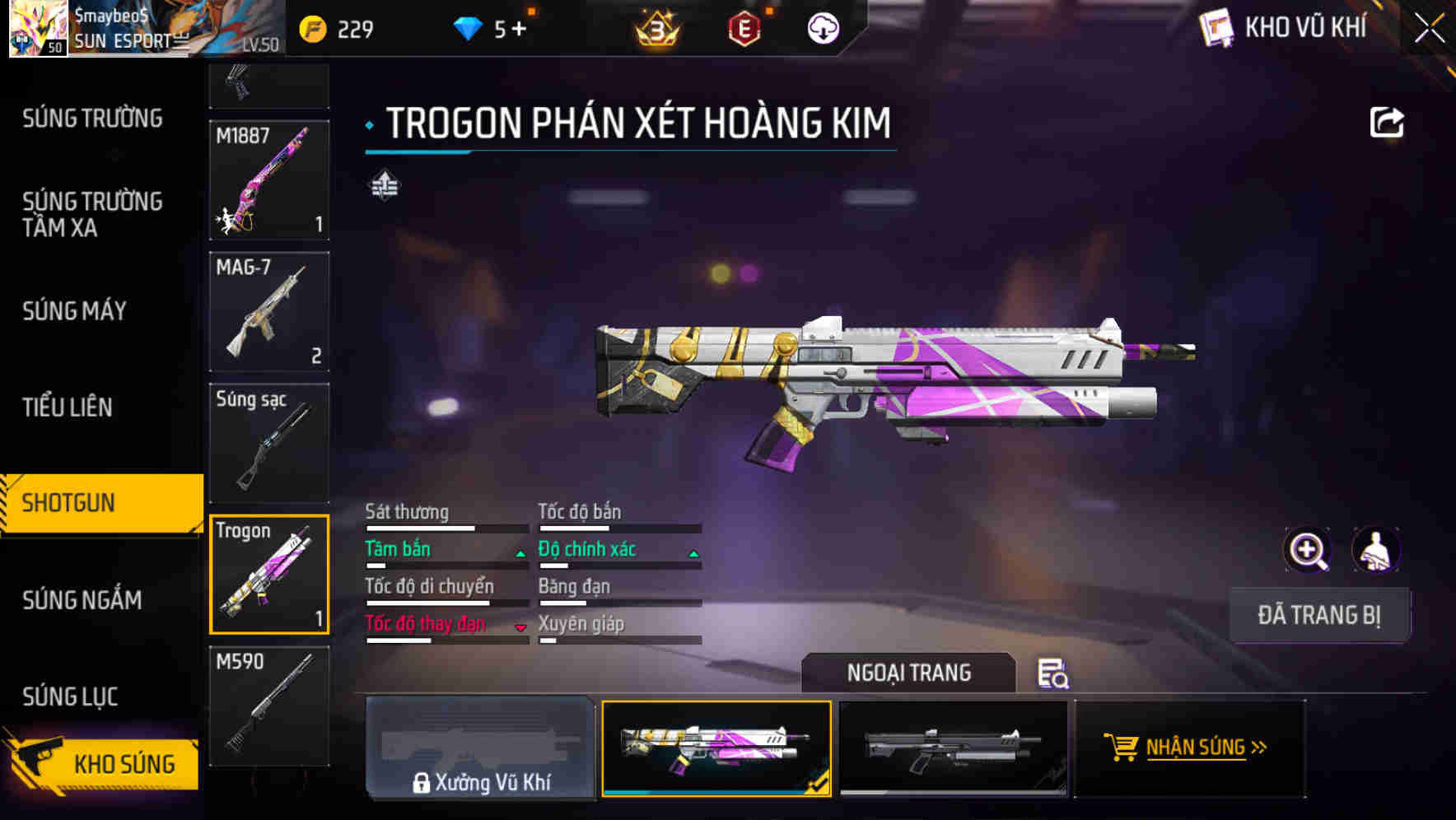Choose the M590 shotgun slot
1456x820 pixels.
[269, 706]
